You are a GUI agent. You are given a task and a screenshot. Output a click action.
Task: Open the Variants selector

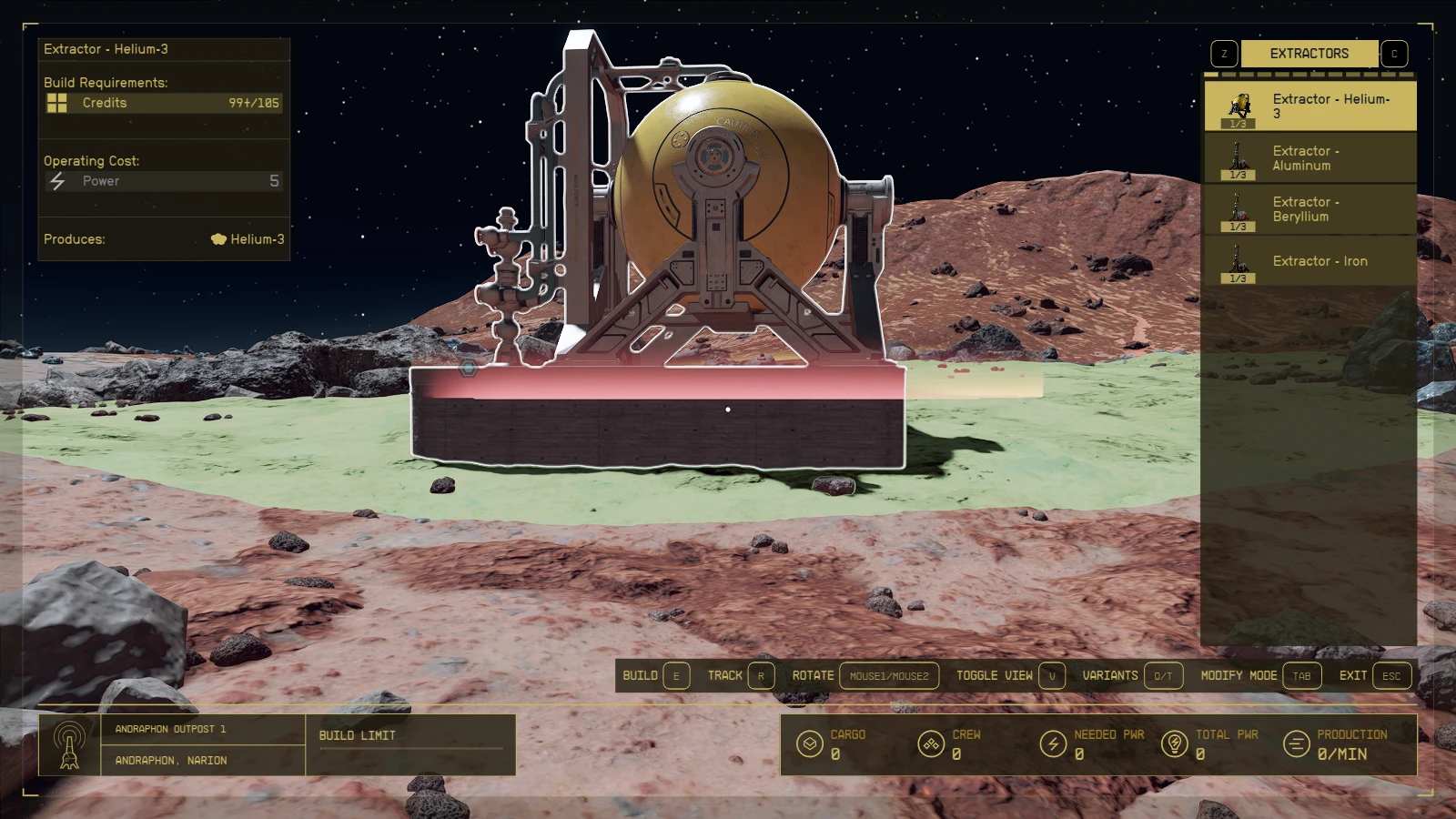point(1163,675)
